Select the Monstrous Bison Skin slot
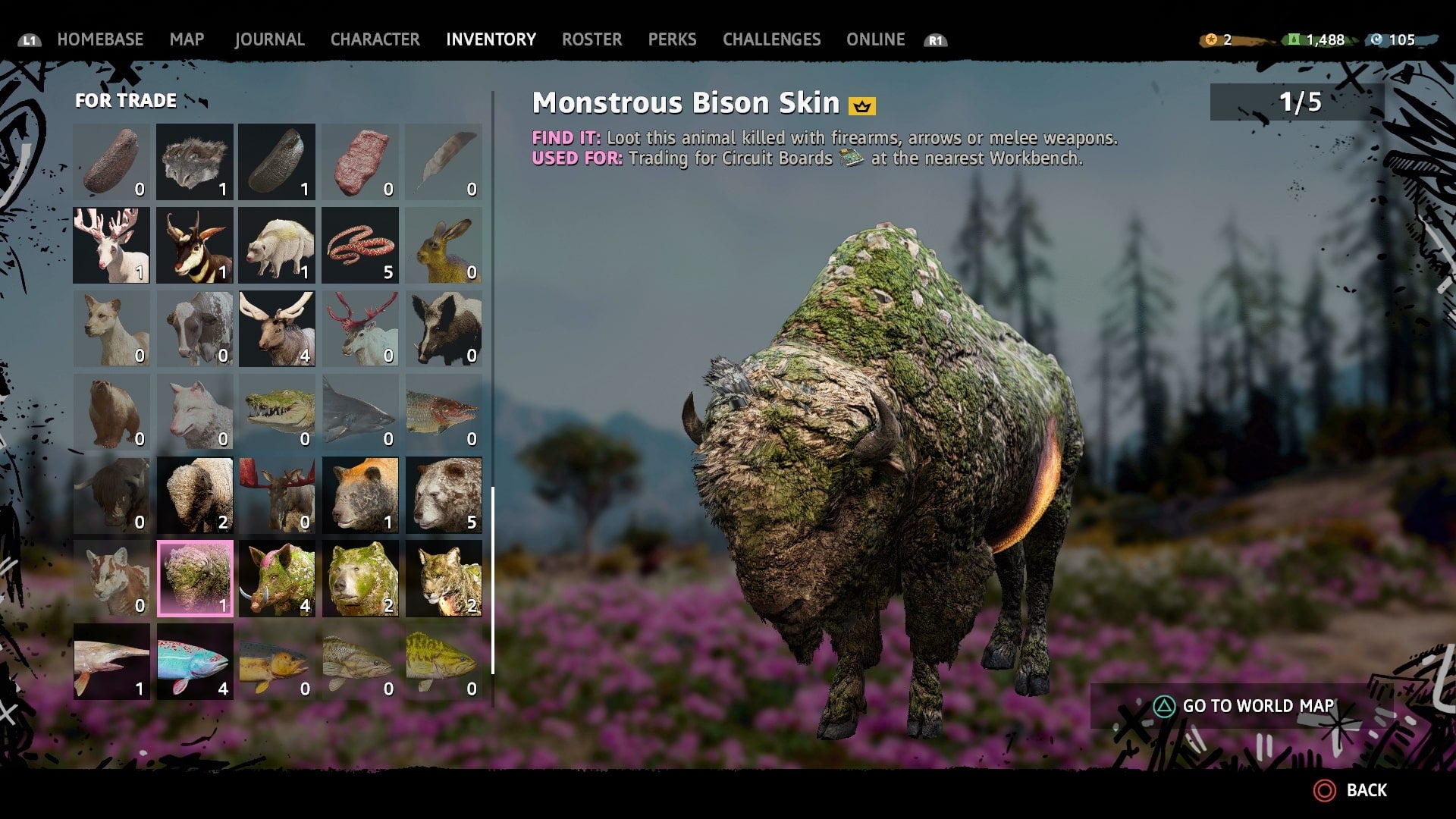 [x=195, y=579]
